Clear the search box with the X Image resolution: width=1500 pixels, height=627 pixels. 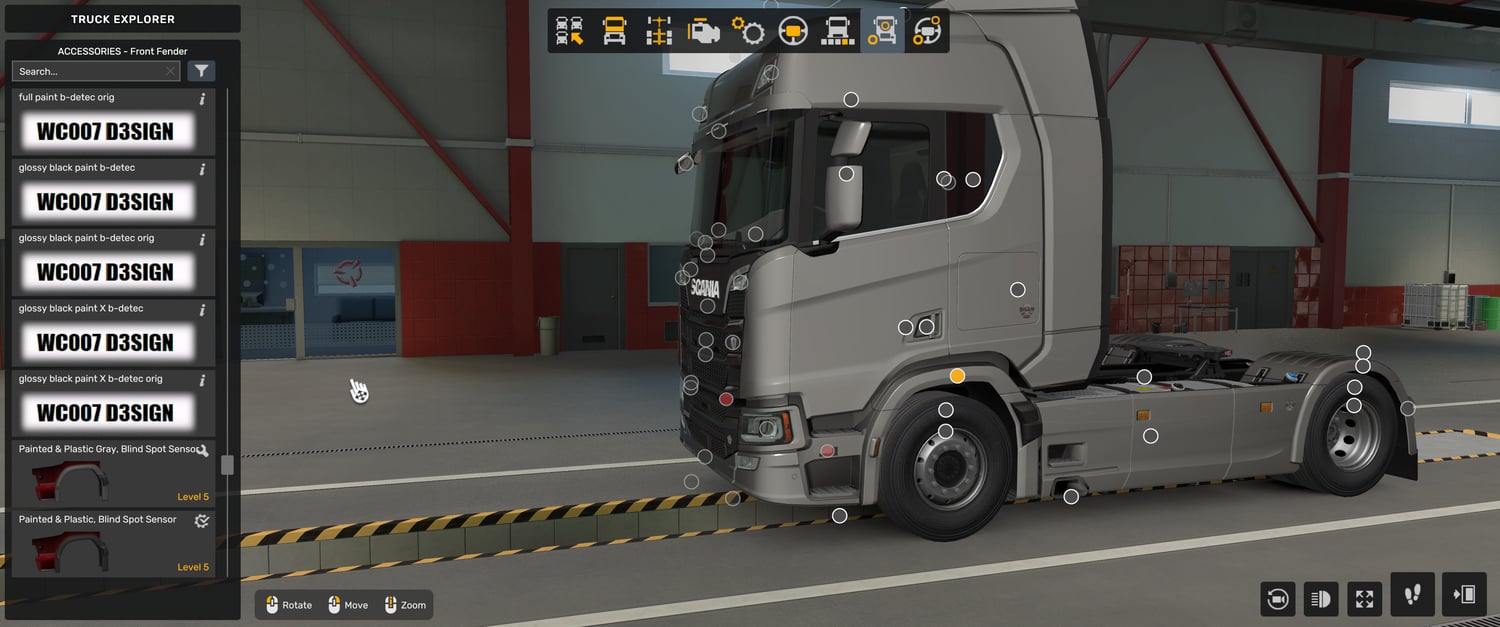coord(171,71)
